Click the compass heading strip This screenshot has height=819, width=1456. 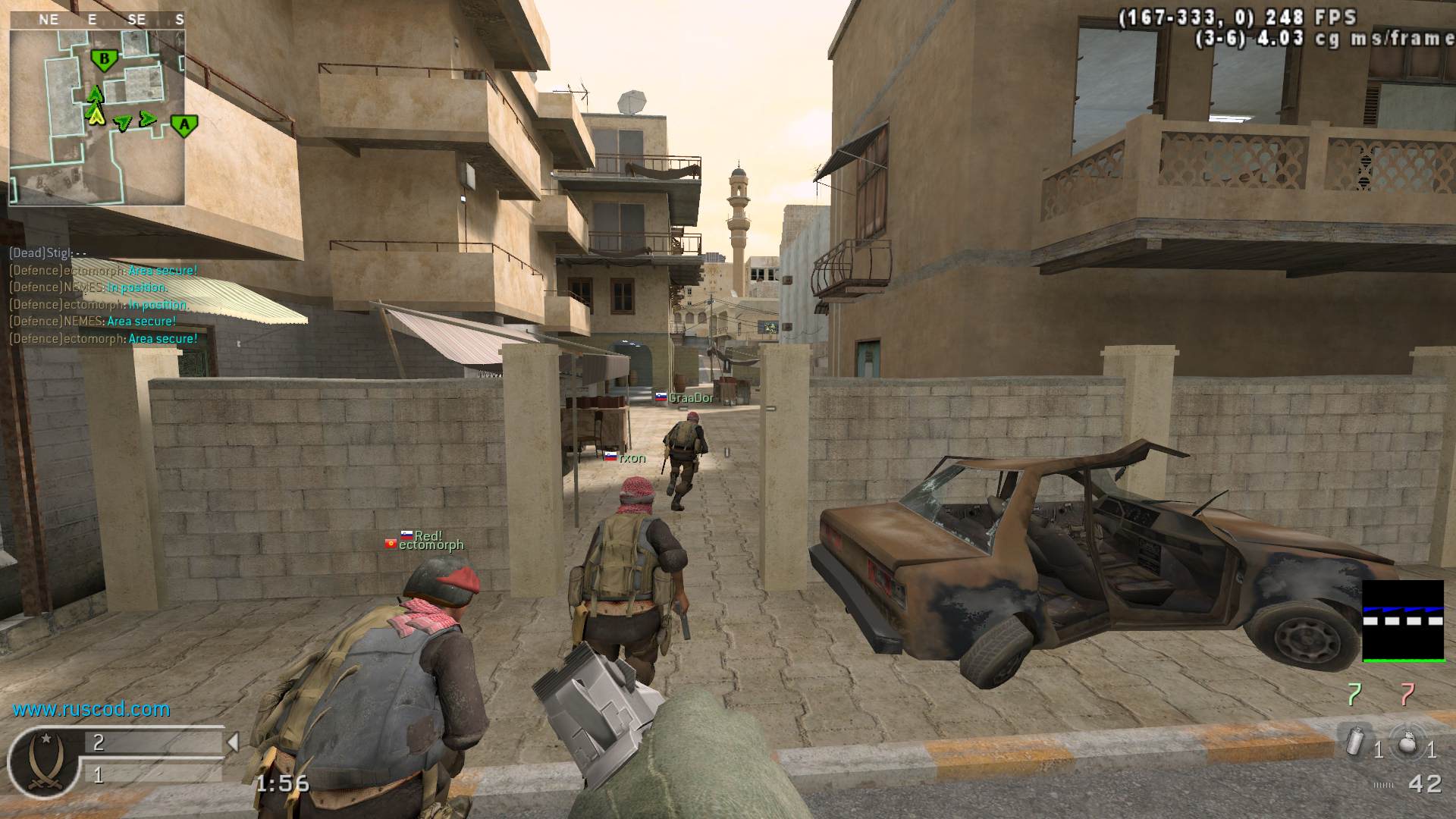[x=97, y=20]
